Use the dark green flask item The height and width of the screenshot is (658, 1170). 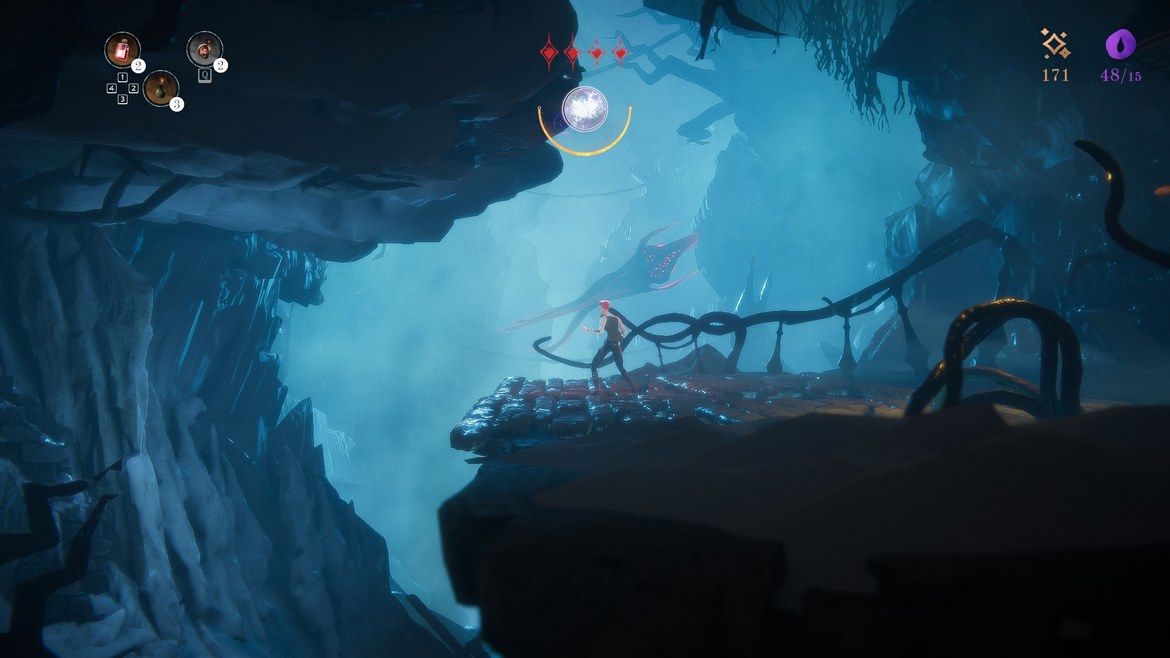coord(160,88)
